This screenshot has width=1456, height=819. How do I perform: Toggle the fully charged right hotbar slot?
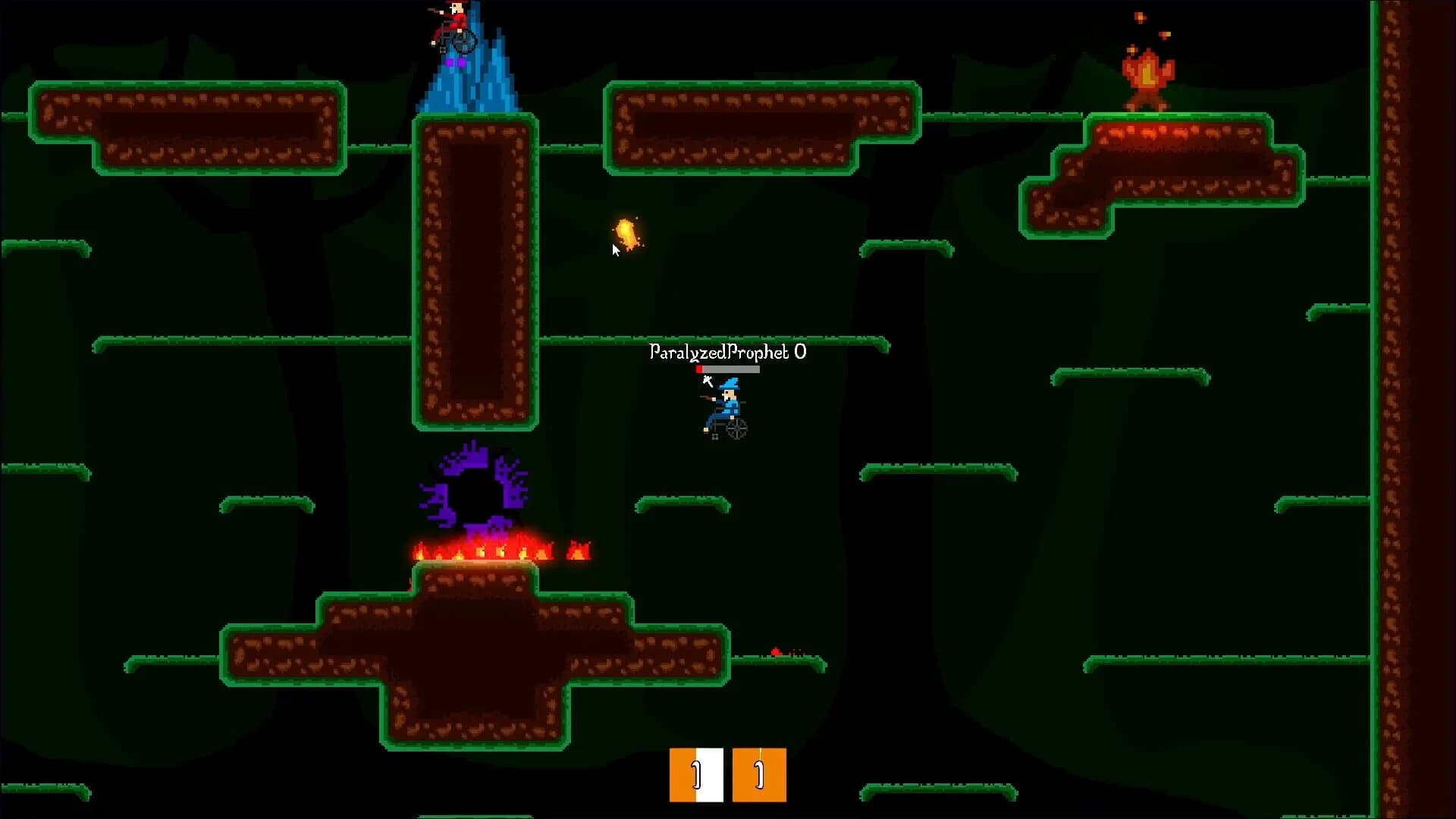point(759,776)
